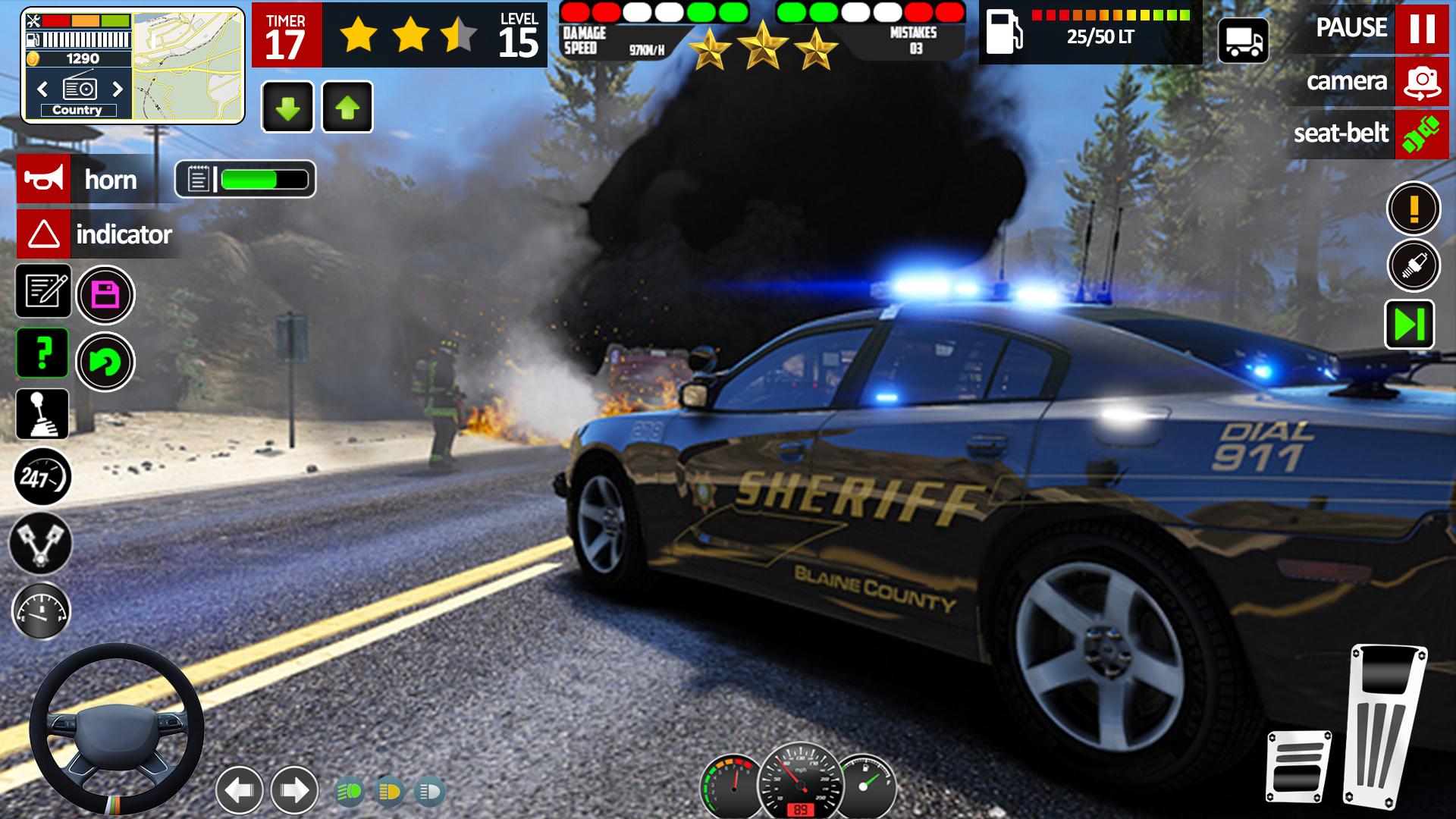The width and height of the screenshot is (1456, 819).
Task: Click the green reset arrow icon
Action: [105, 362]
